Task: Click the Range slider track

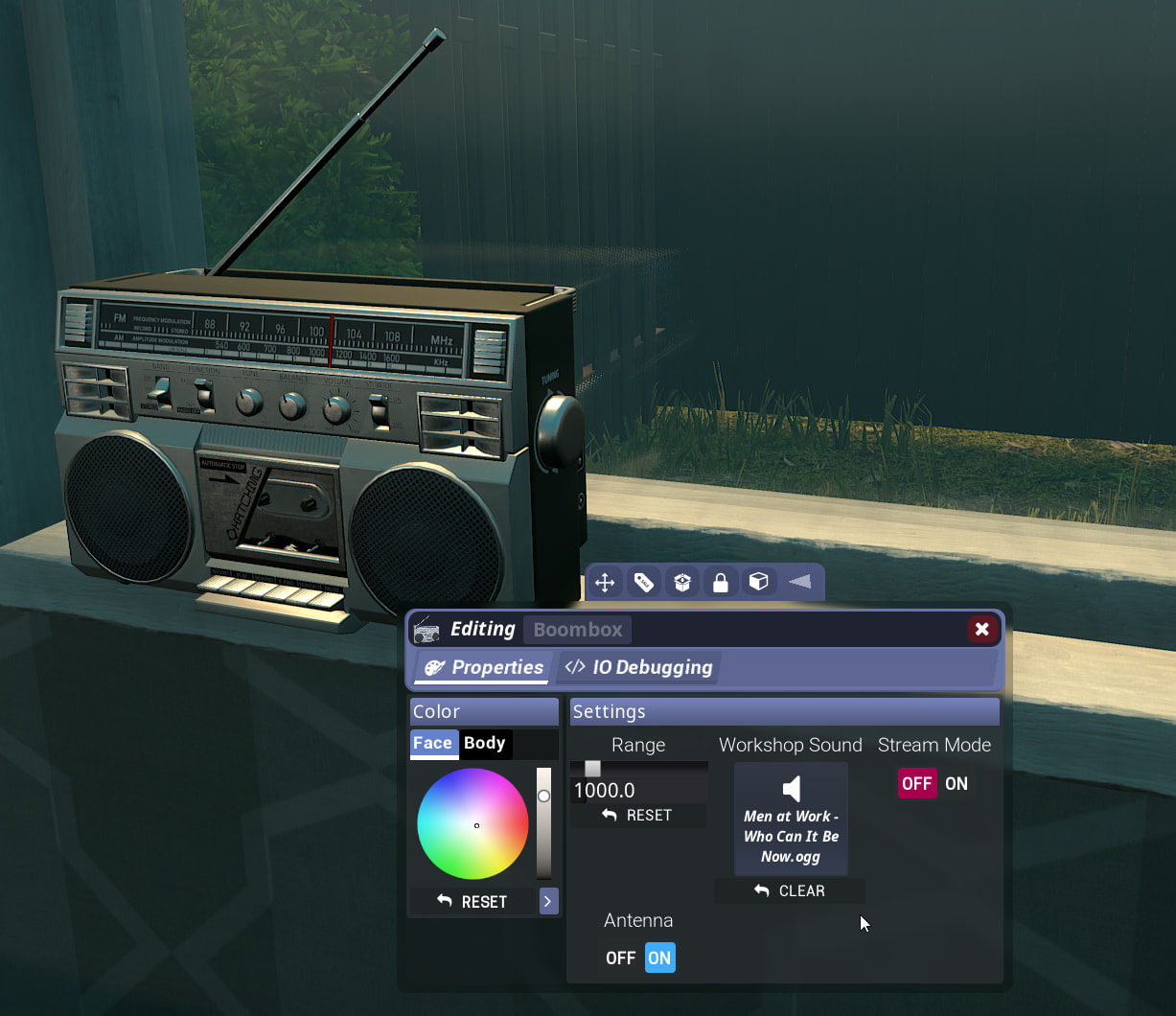Action: point(639,769)
